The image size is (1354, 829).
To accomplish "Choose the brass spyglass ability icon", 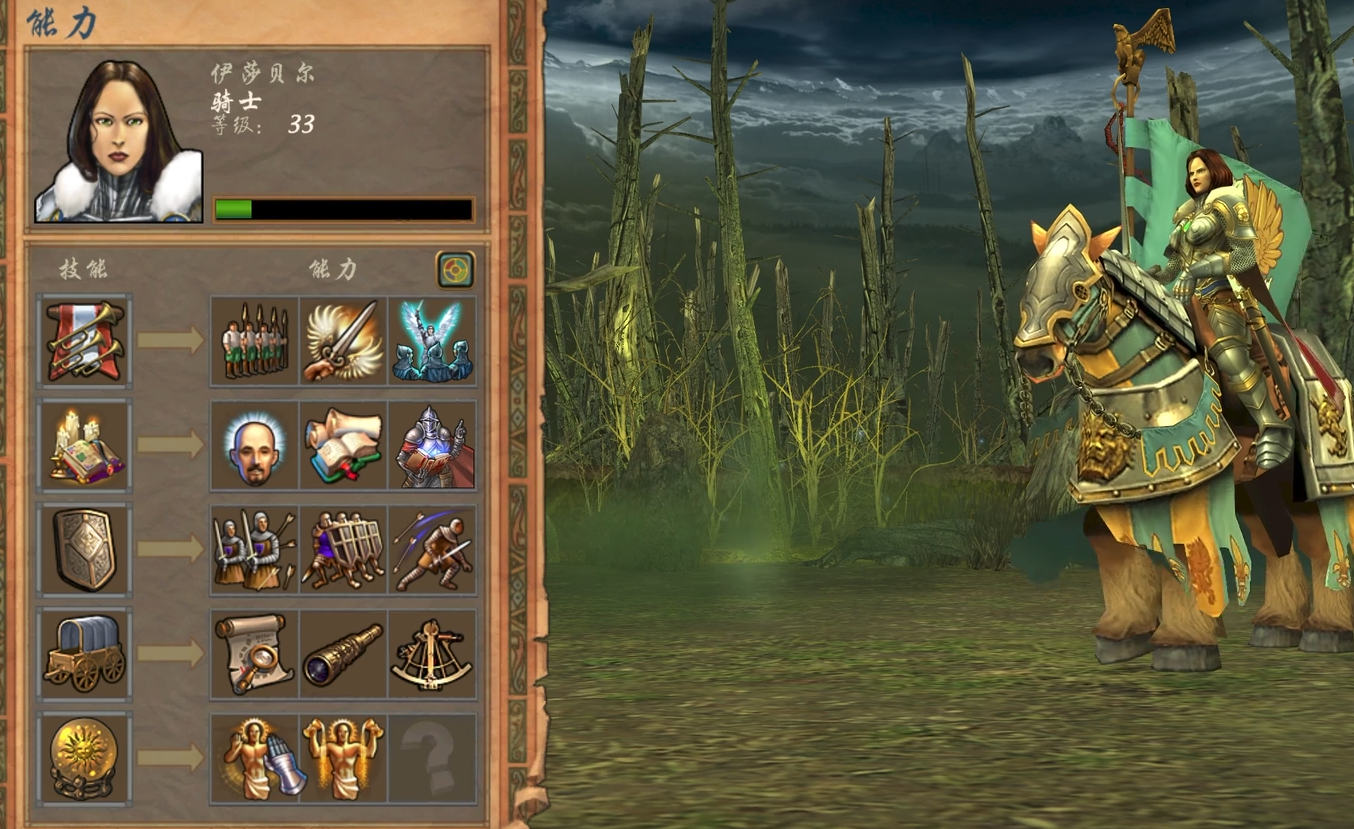I will coord(343,654).
